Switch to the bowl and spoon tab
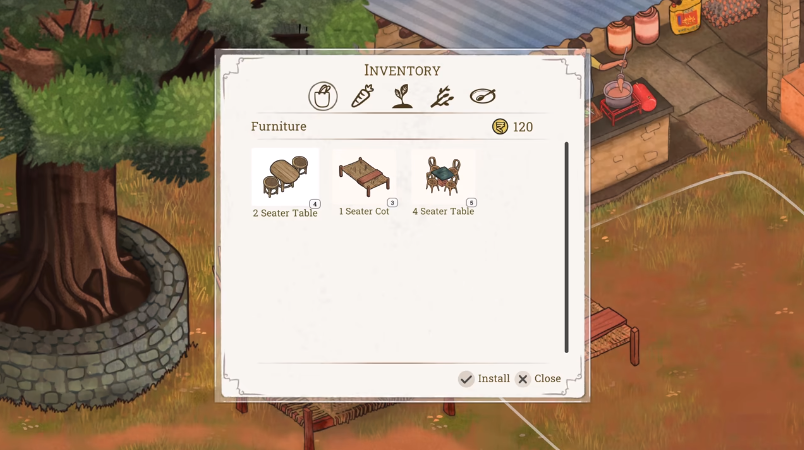The width and height of the screenshot is (804, 450). coord(483,97)
